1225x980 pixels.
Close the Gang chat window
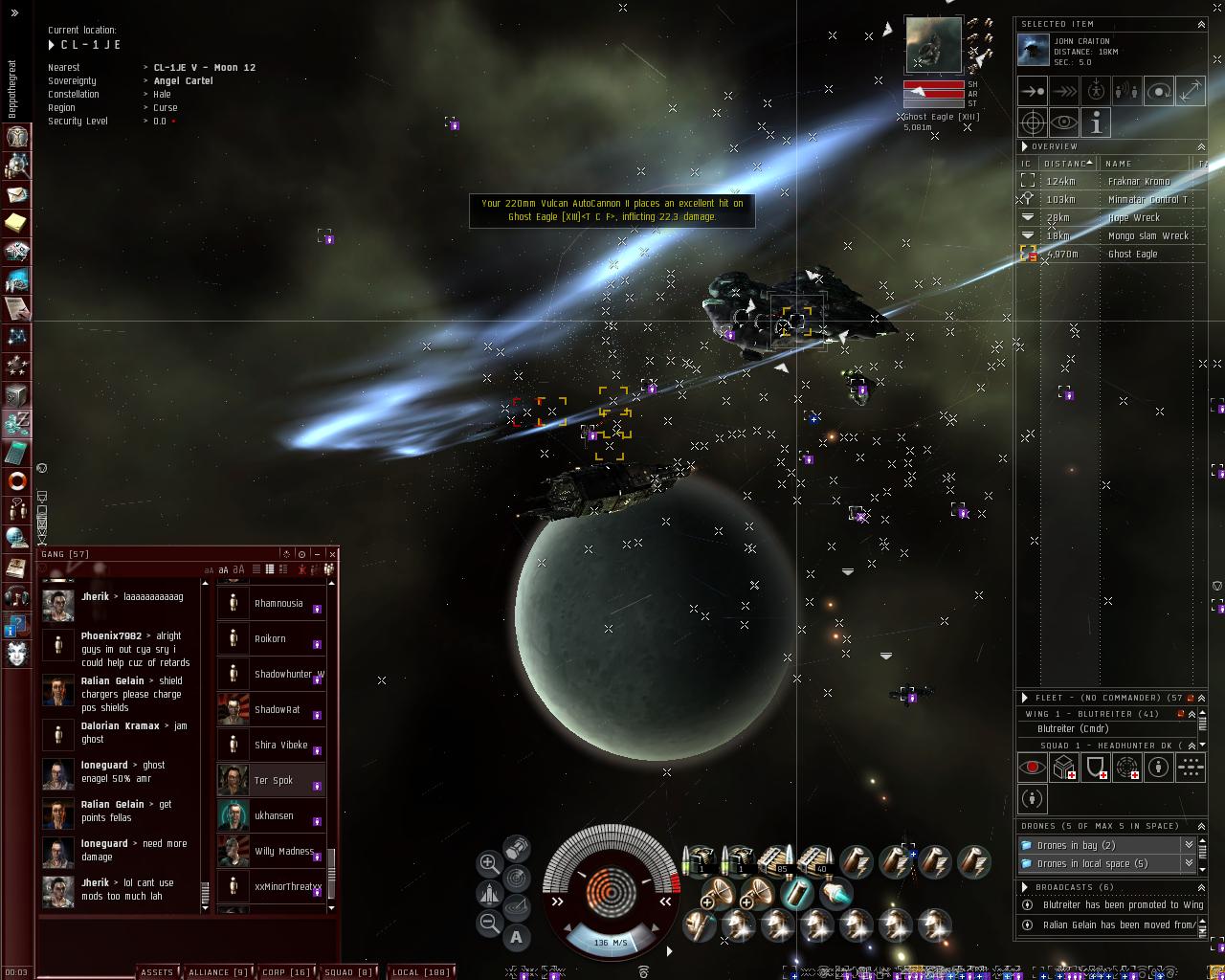(x=332, y=554)
